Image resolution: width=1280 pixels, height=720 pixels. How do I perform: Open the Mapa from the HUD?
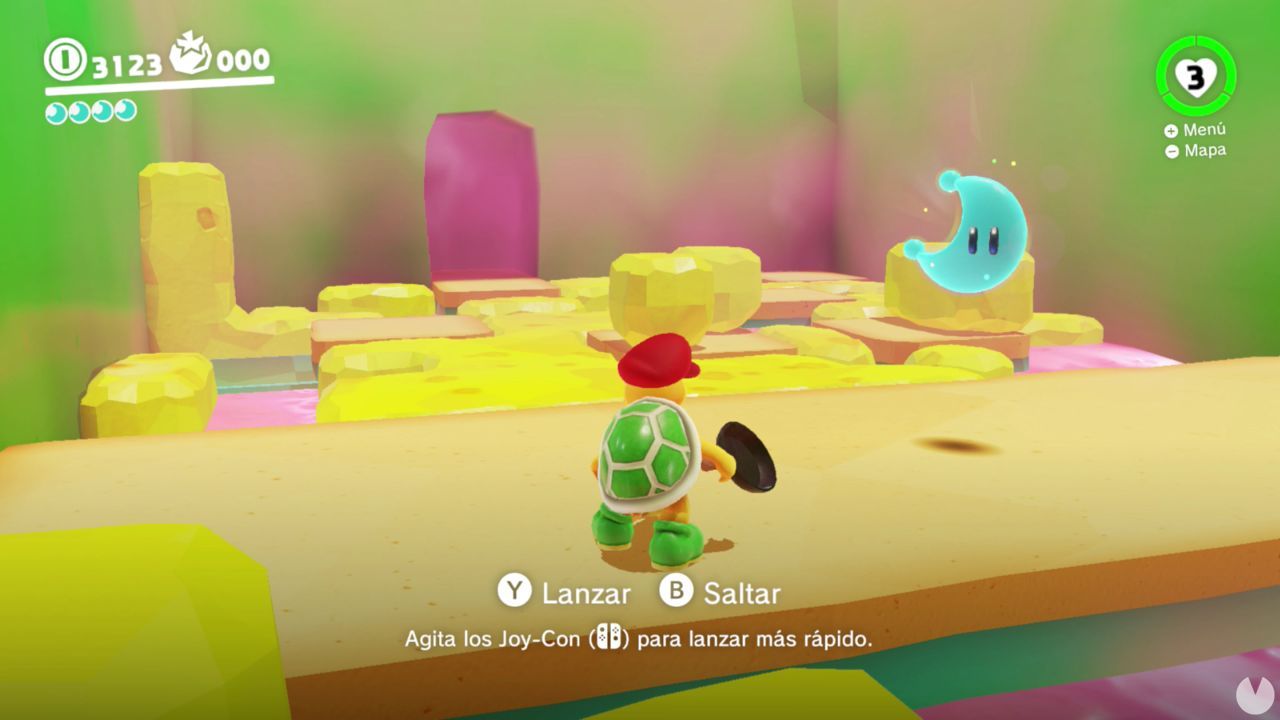coord(1198,150)
